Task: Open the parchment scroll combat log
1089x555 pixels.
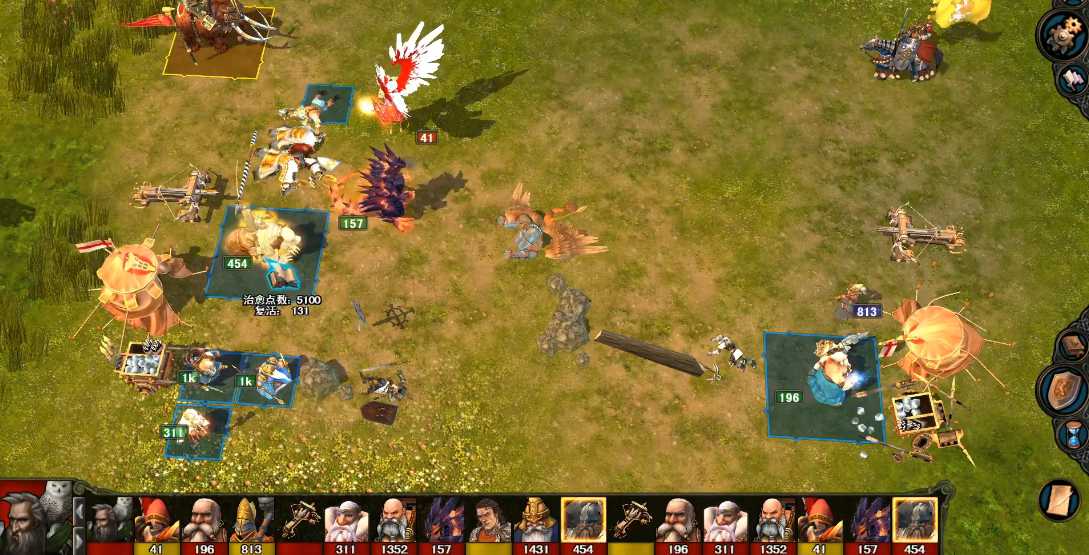Action: (1063, 500)
